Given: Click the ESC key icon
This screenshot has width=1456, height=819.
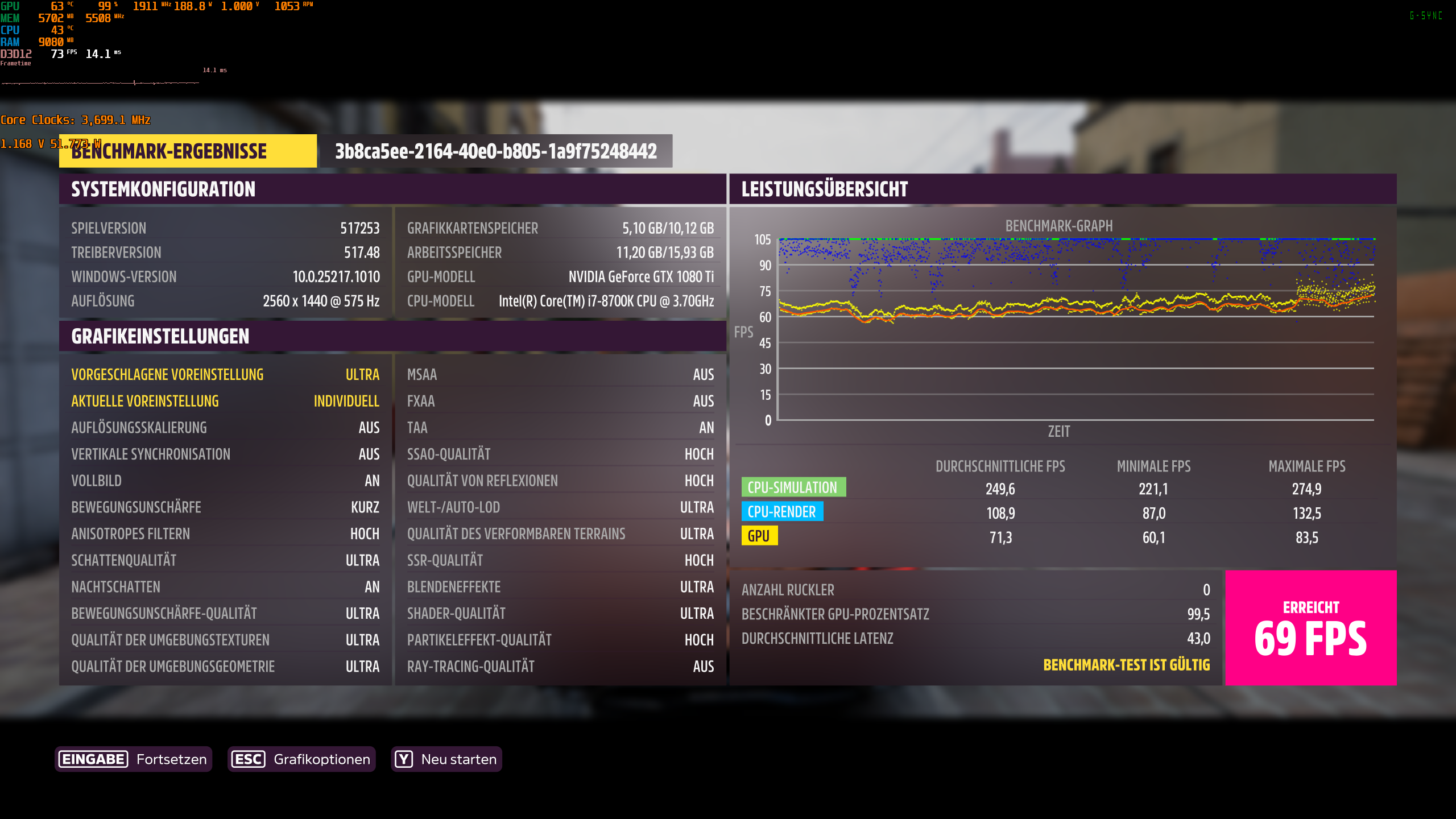Looking at the screenshot, I should [248, 759].
